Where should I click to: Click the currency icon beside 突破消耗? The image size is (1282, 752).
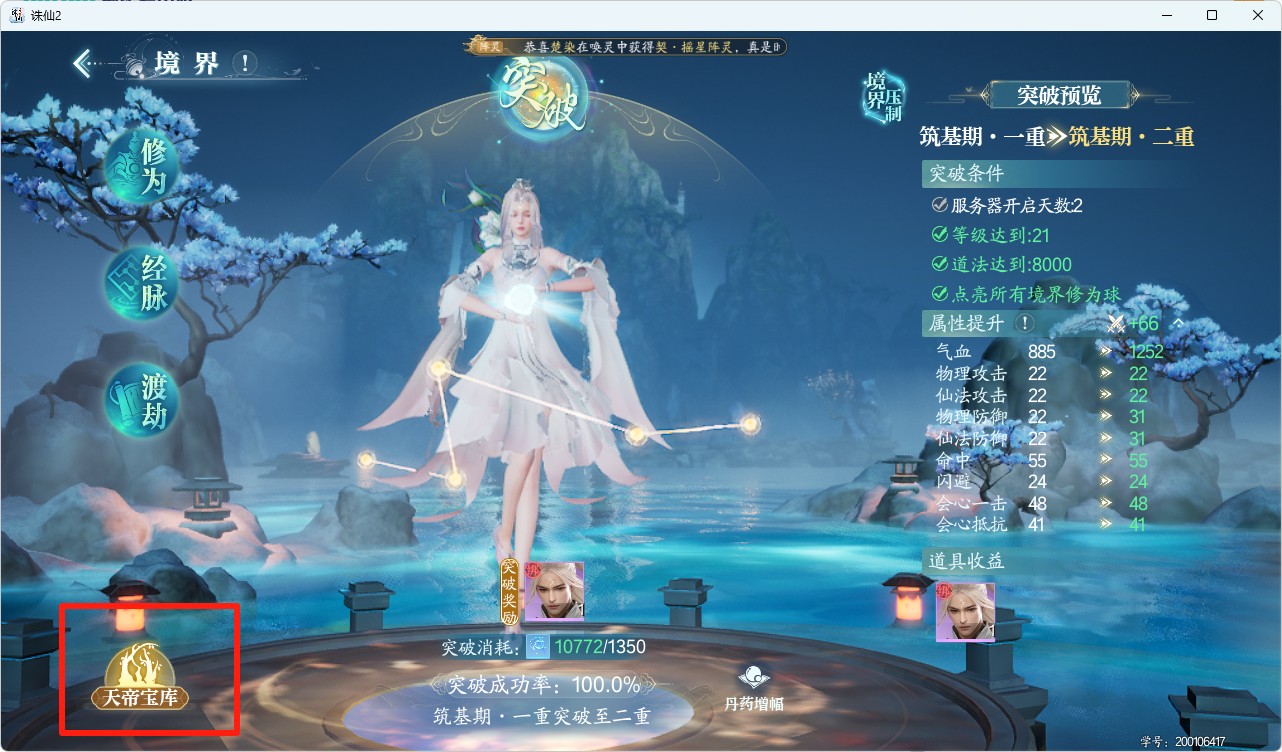[x=537, y=646]
